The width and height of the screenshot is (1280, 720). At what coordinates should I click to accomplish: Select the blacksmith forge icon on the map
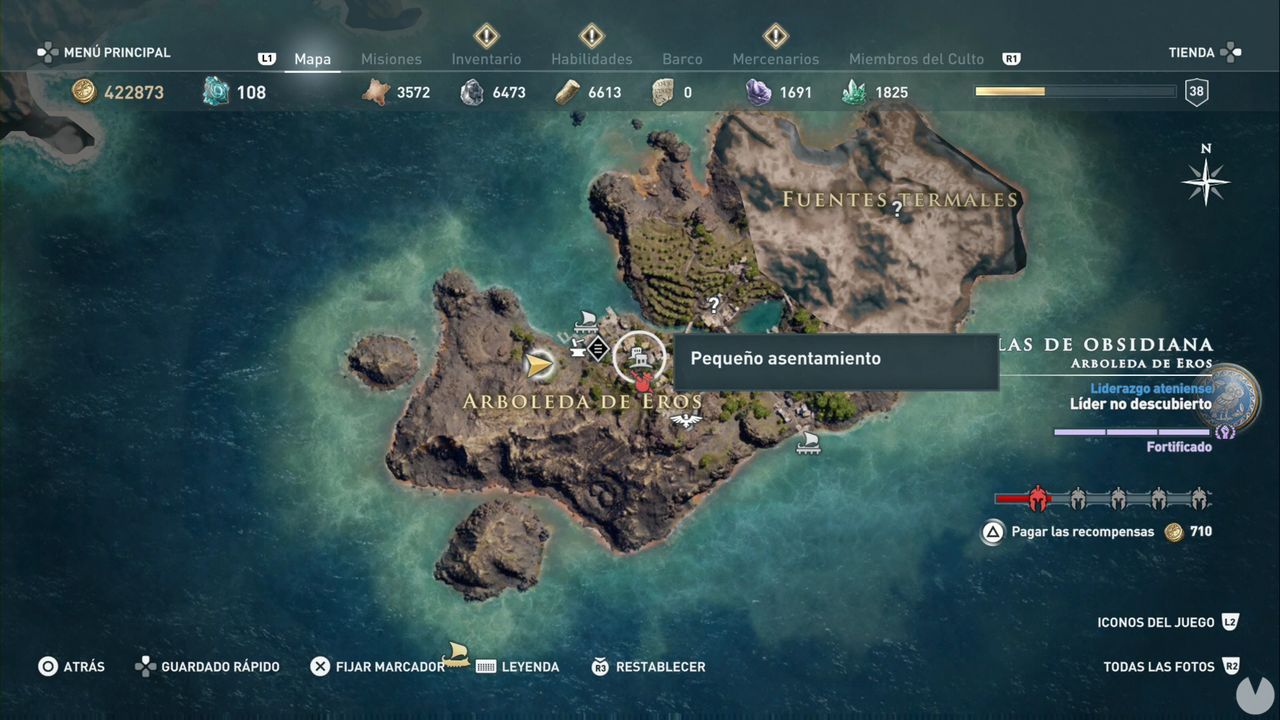[x=576, y=347]
